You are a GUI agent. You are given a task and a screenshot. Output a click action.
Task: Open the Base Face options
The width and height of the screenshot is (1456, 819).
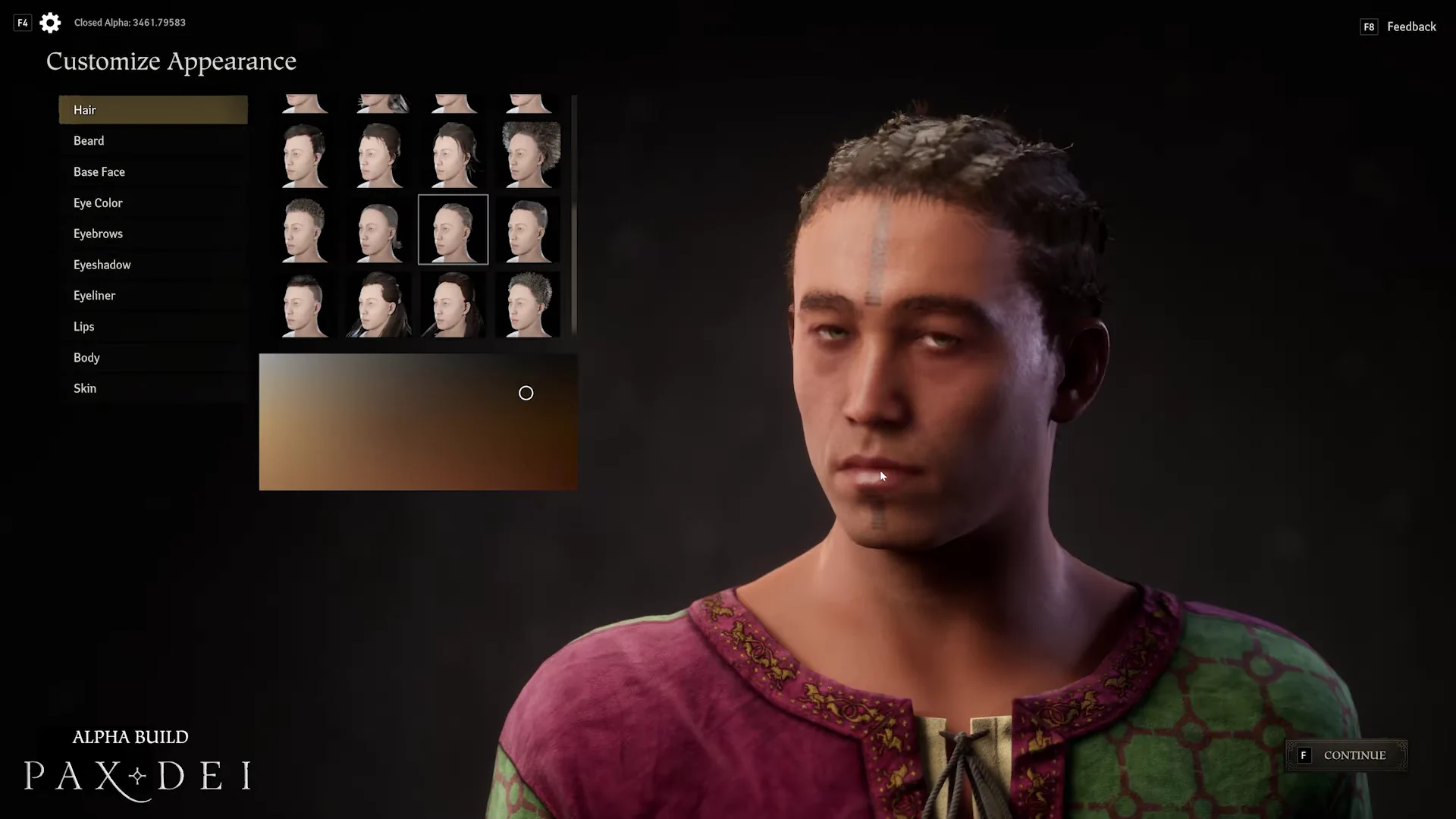coord(152,172)
